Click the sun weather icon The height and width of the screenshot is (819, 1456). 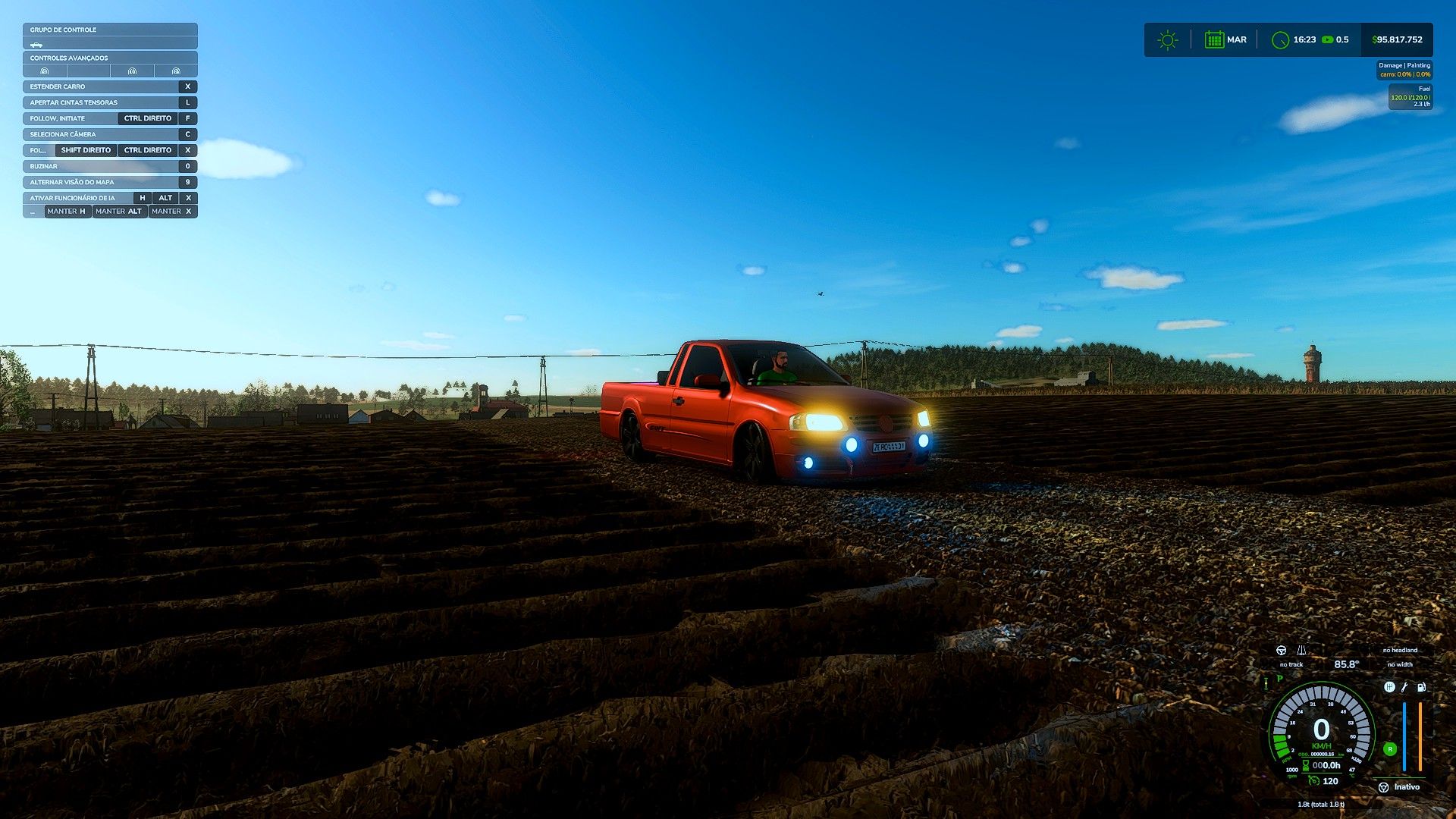tap(1168, 40)
